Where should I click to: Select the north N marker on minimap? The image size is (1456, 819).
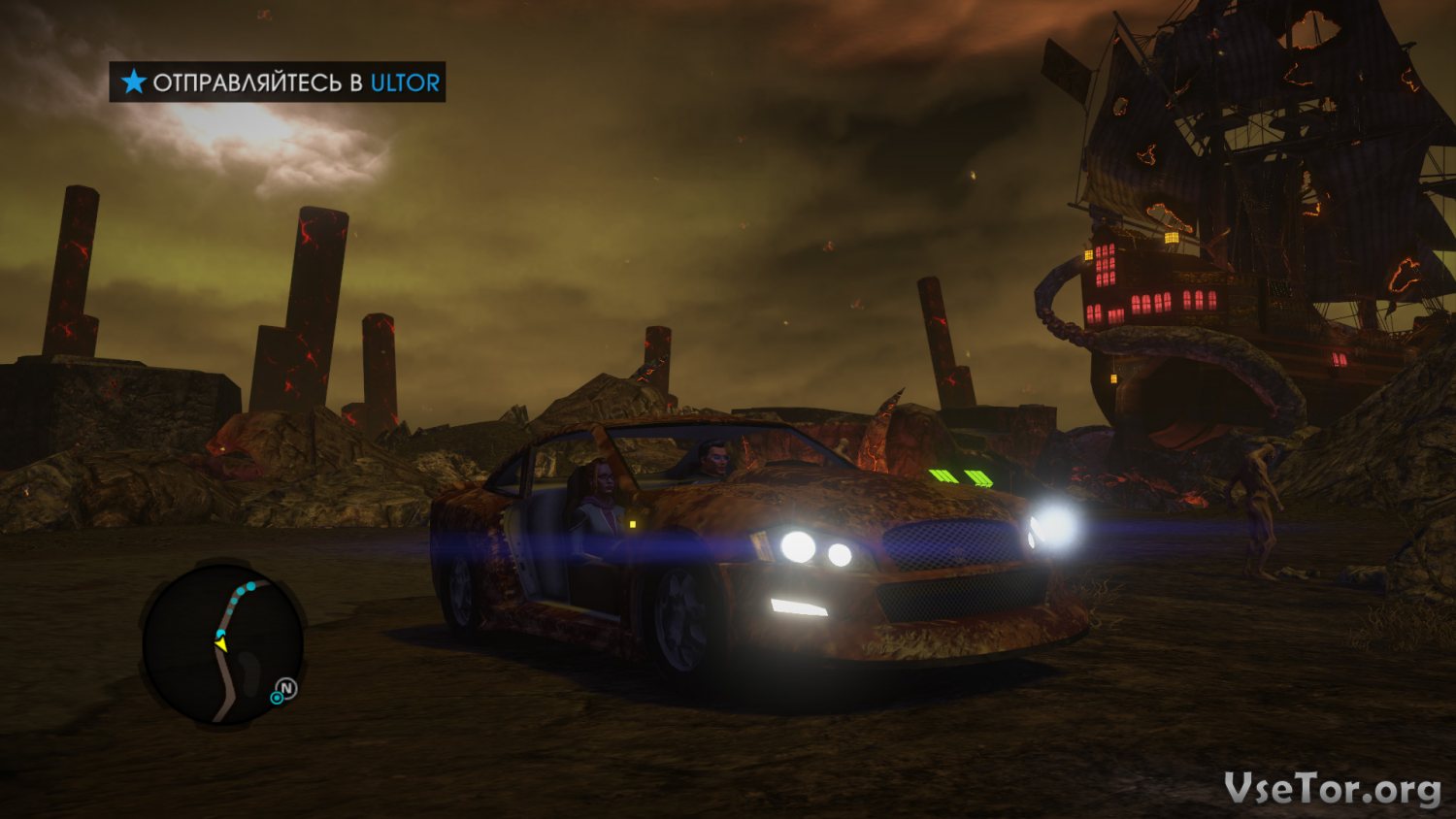286,689
